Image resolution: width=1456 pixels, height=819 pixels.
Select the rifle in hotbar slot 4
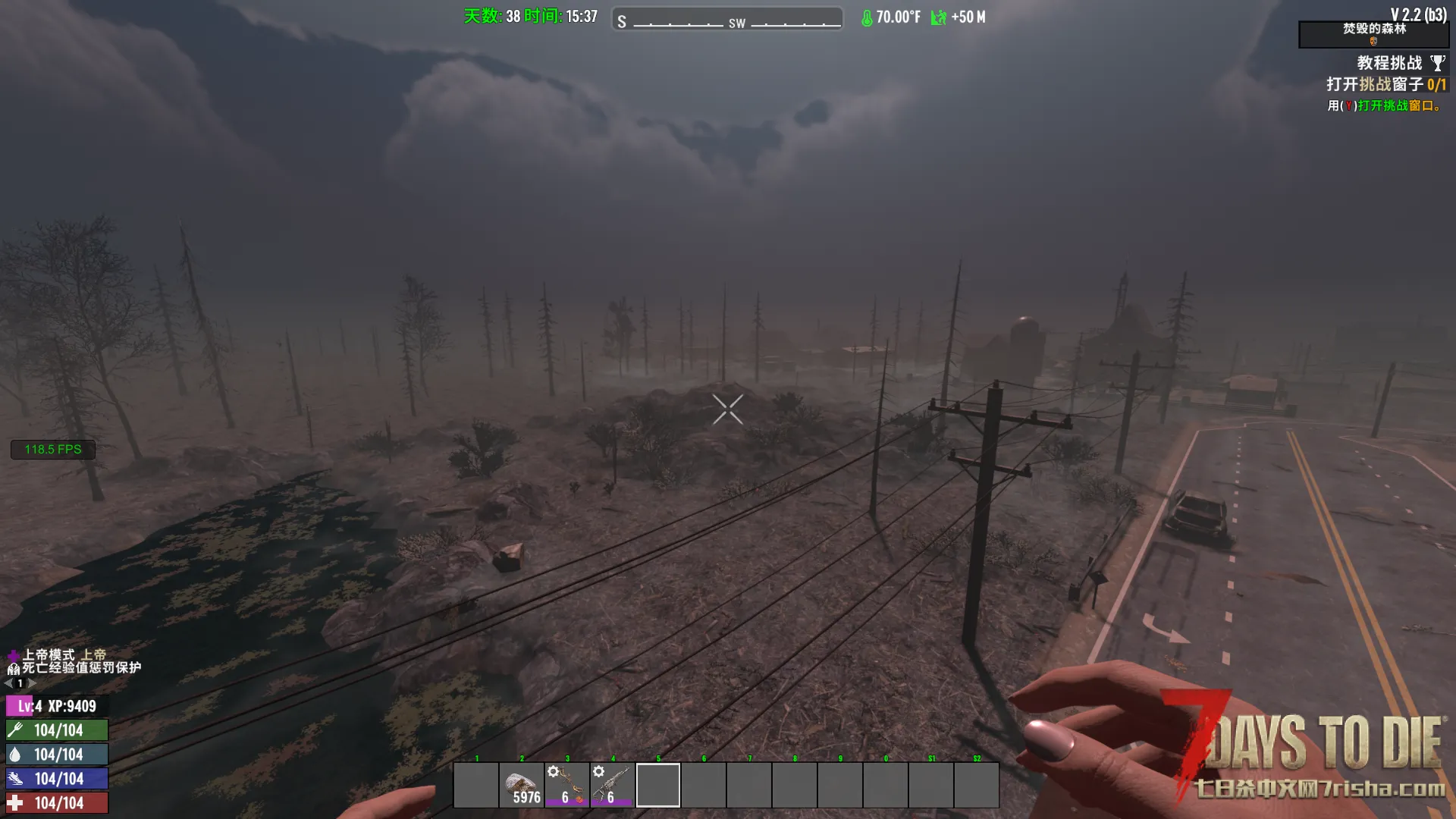tap(613, 785)
